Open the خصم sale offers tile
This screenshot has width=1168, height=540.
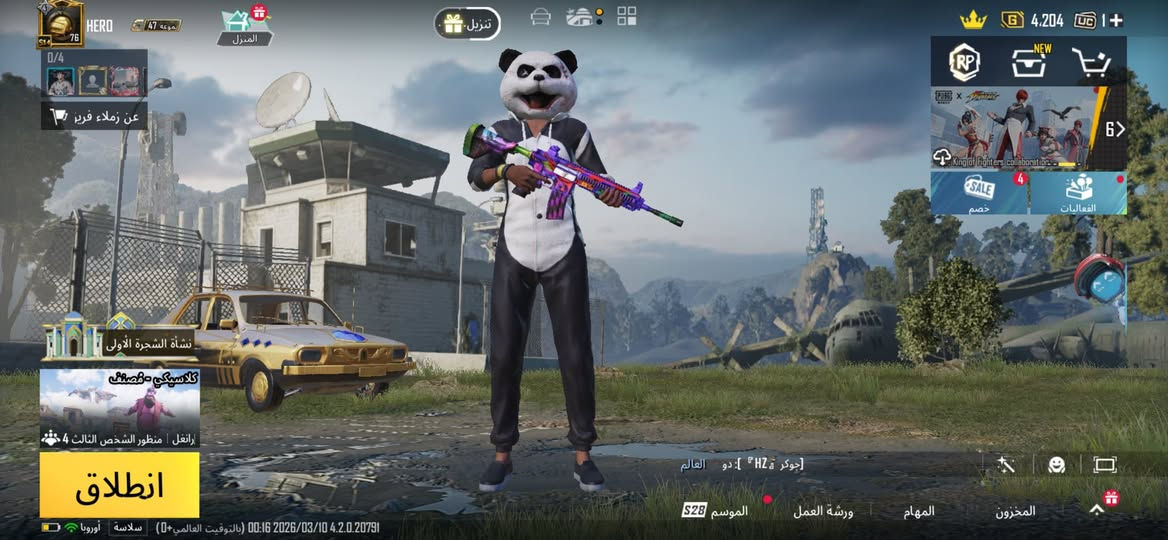pos(979,192)
